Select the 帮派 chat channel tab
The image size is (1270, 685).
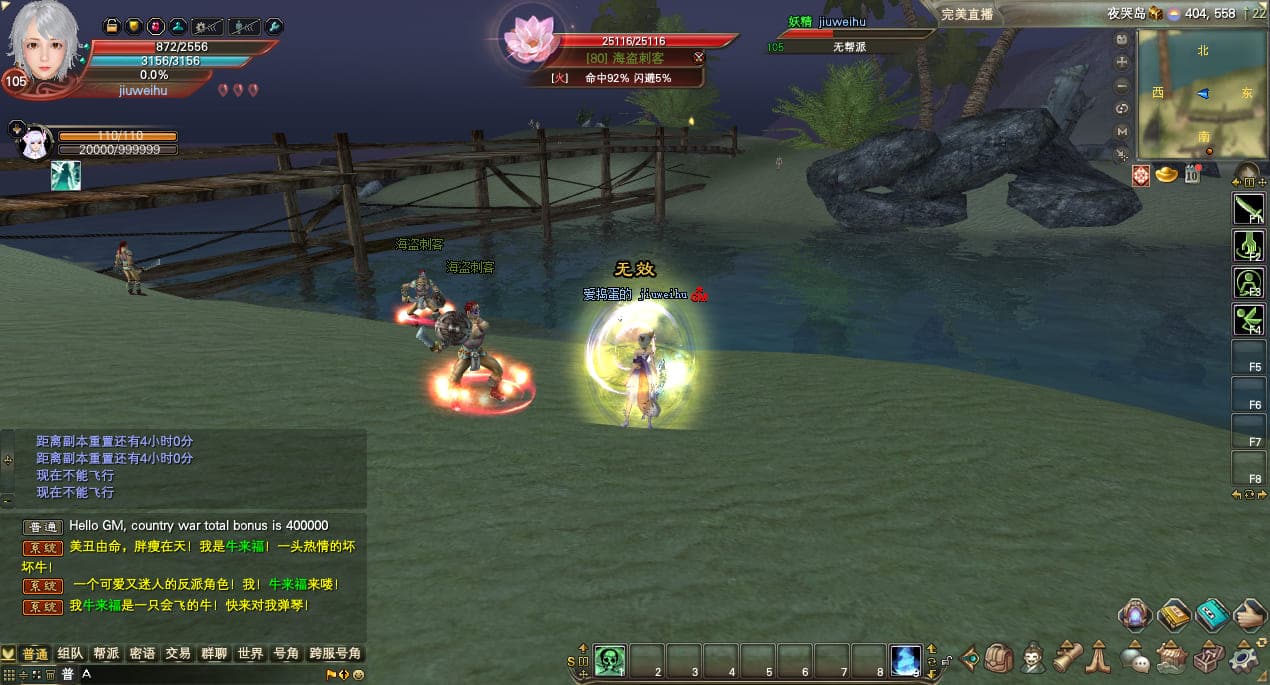point(106,653)
